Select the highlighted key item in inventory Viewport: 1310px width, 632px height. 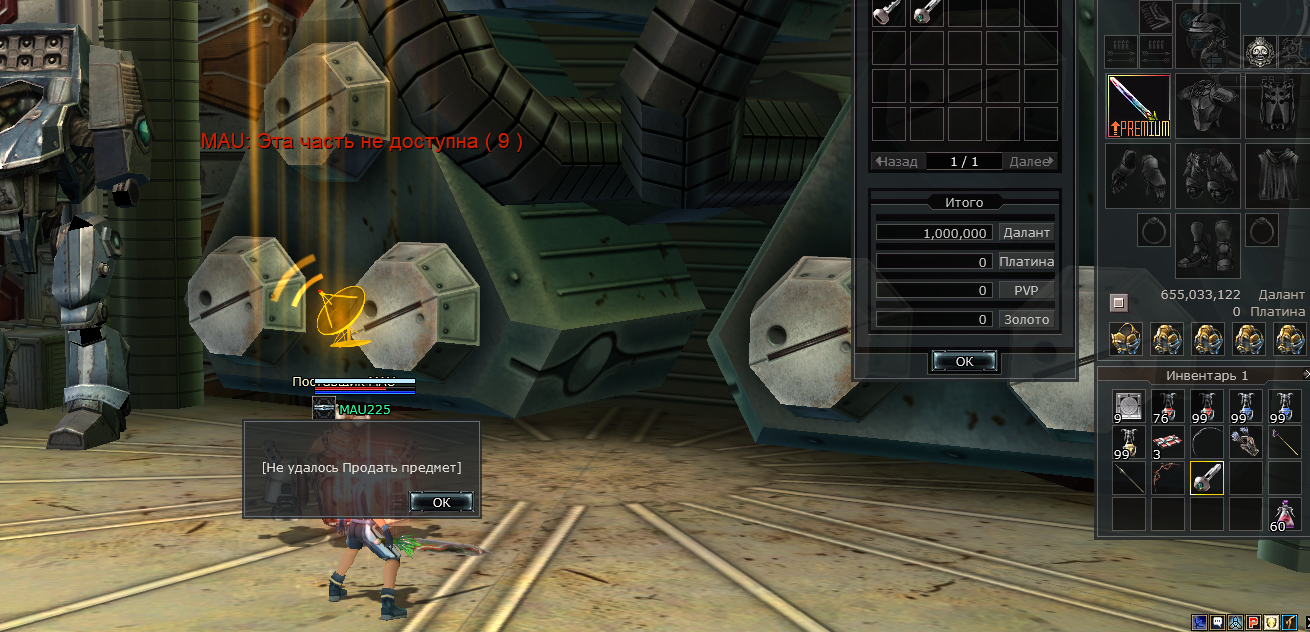(x=1207, y=478)
